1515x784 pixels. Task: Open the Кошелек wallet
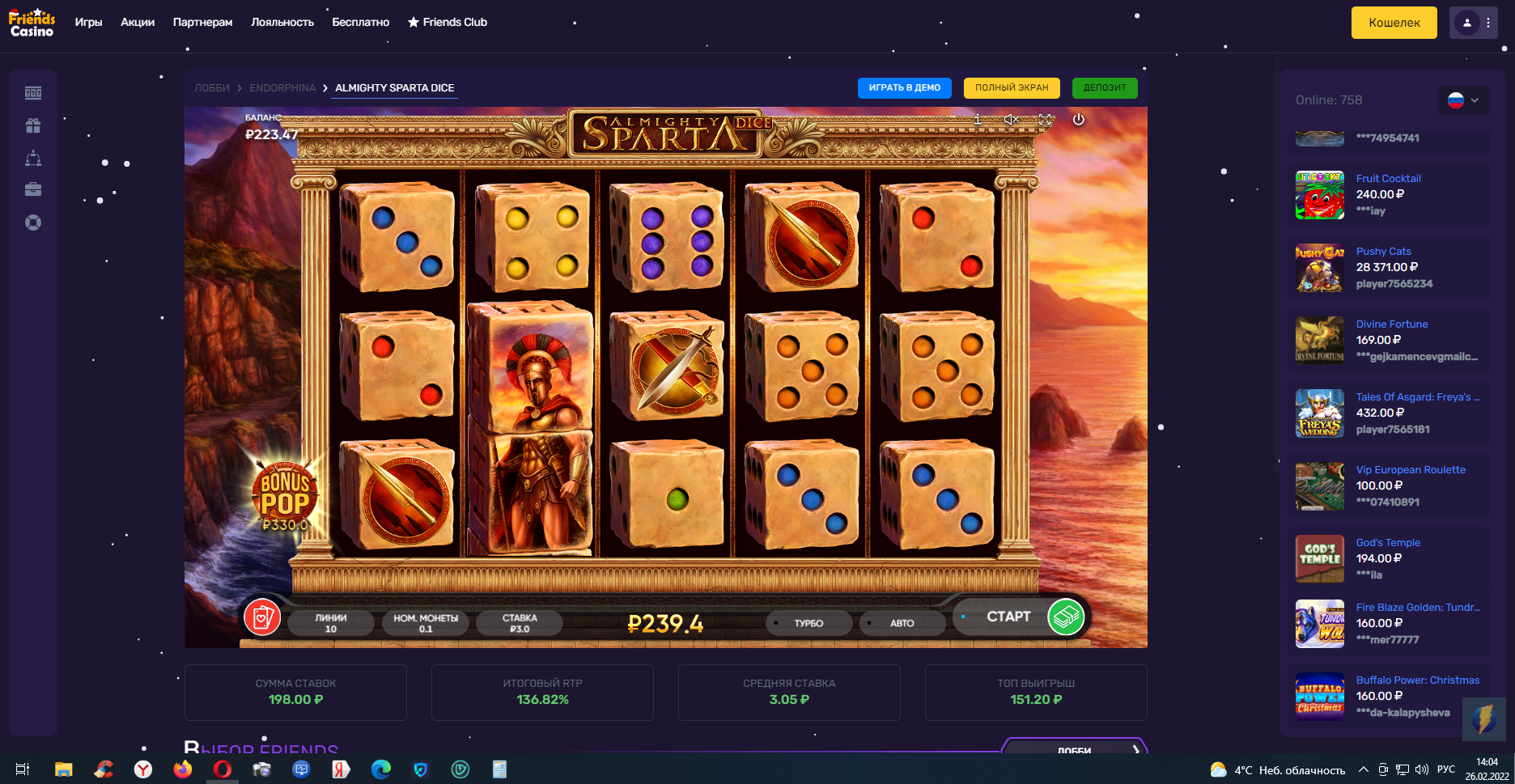coord(1394,23)
